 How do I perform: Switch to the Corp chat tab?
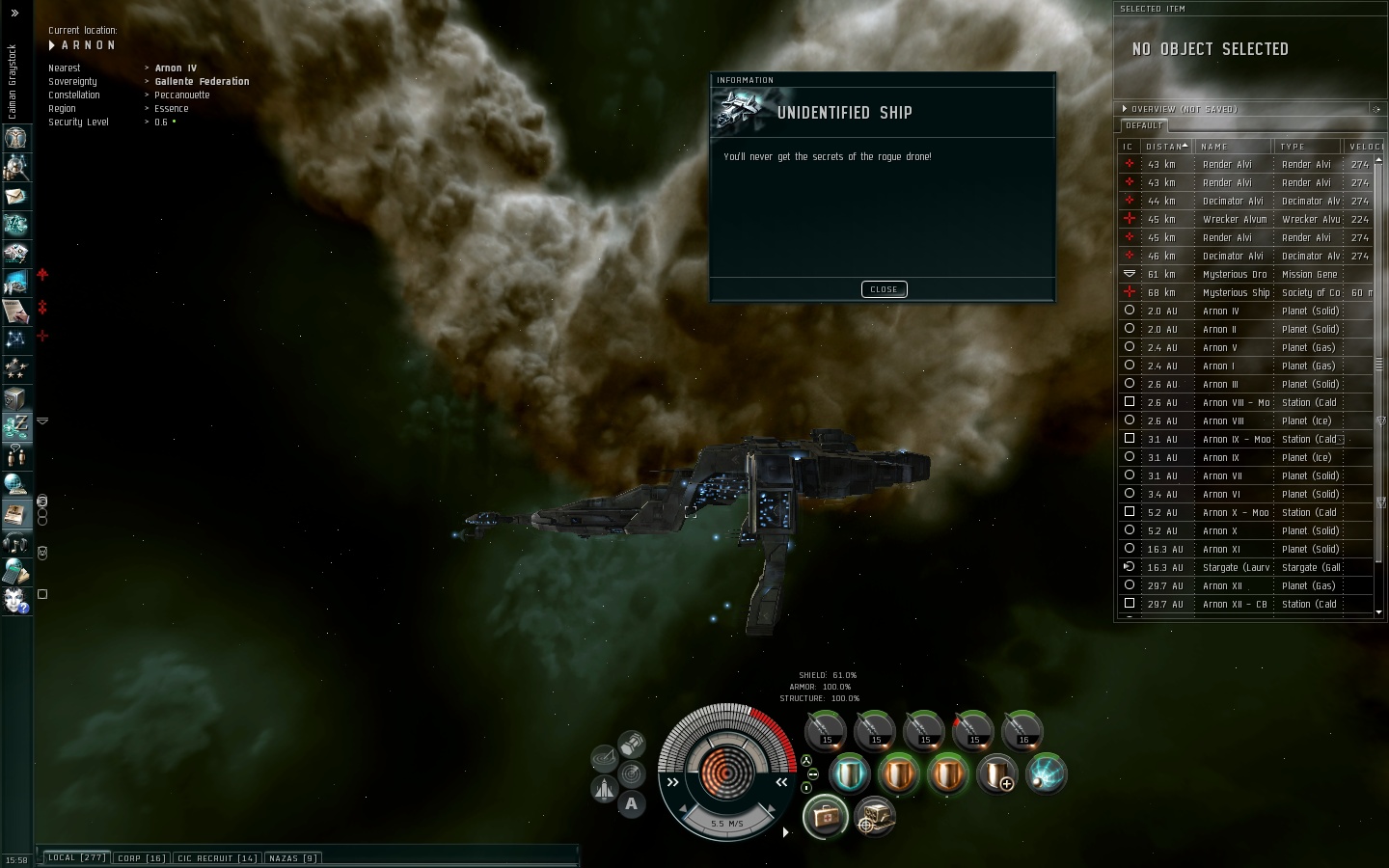click(x=142, y=857)
